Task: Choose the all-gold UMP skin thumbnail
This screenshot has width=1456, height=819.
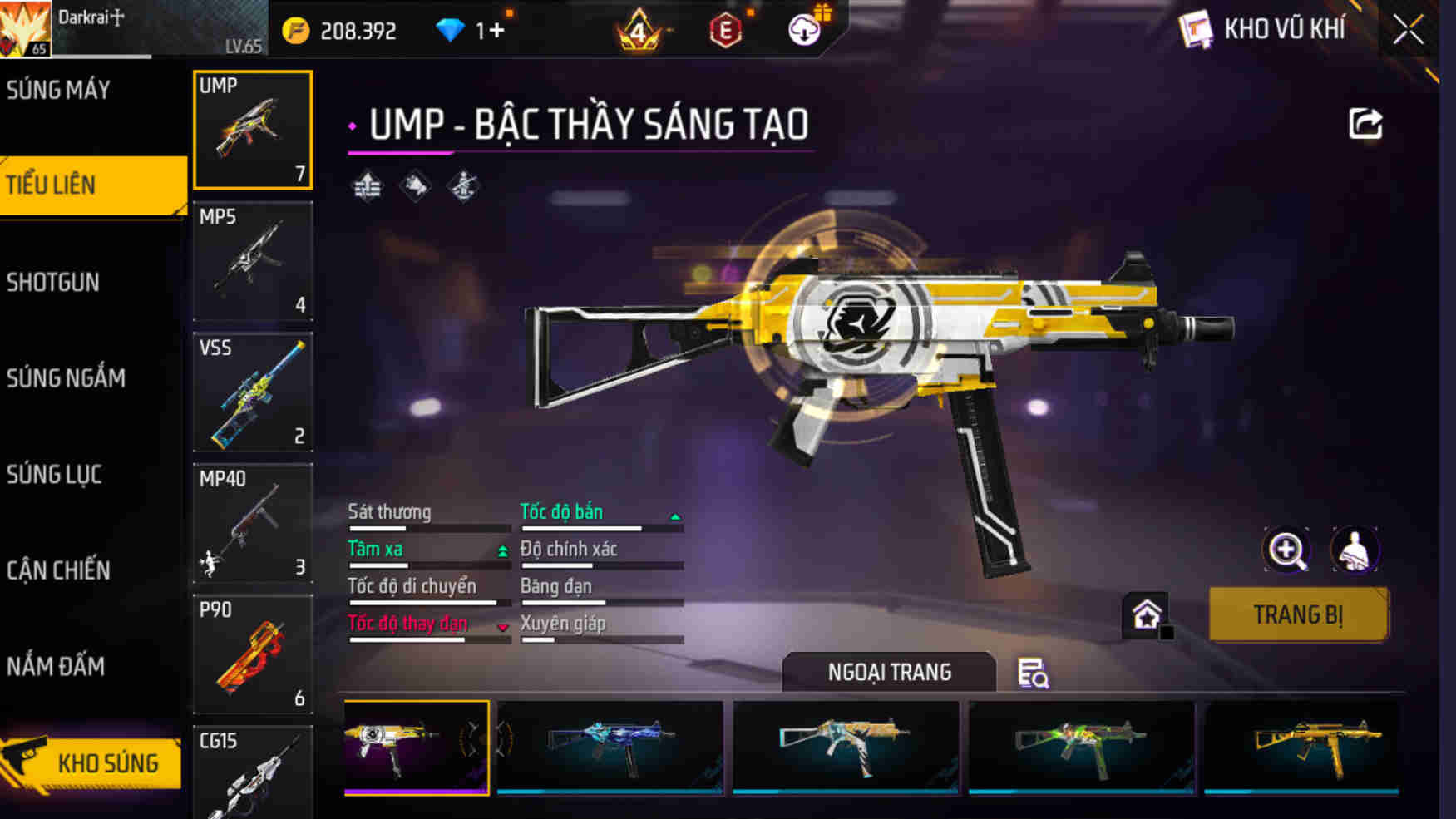Action: coord(1301,747)
